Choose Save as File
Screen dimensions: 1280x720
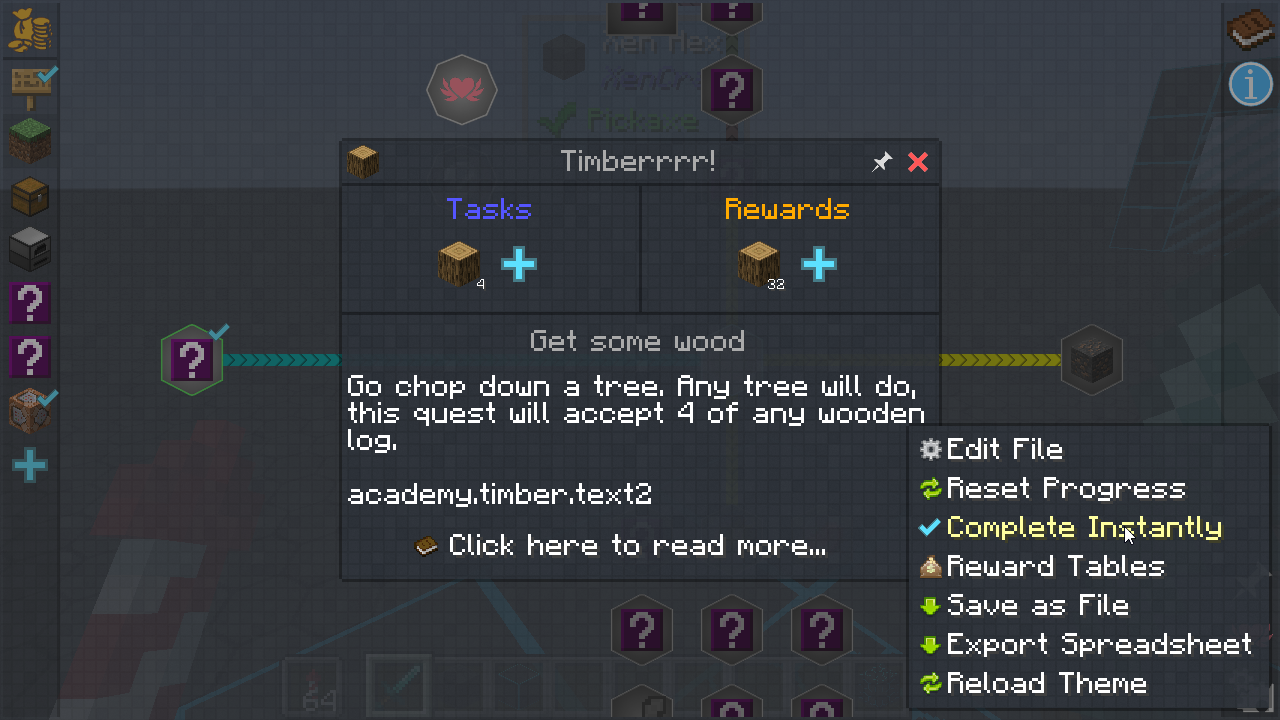click(1037, 606)
